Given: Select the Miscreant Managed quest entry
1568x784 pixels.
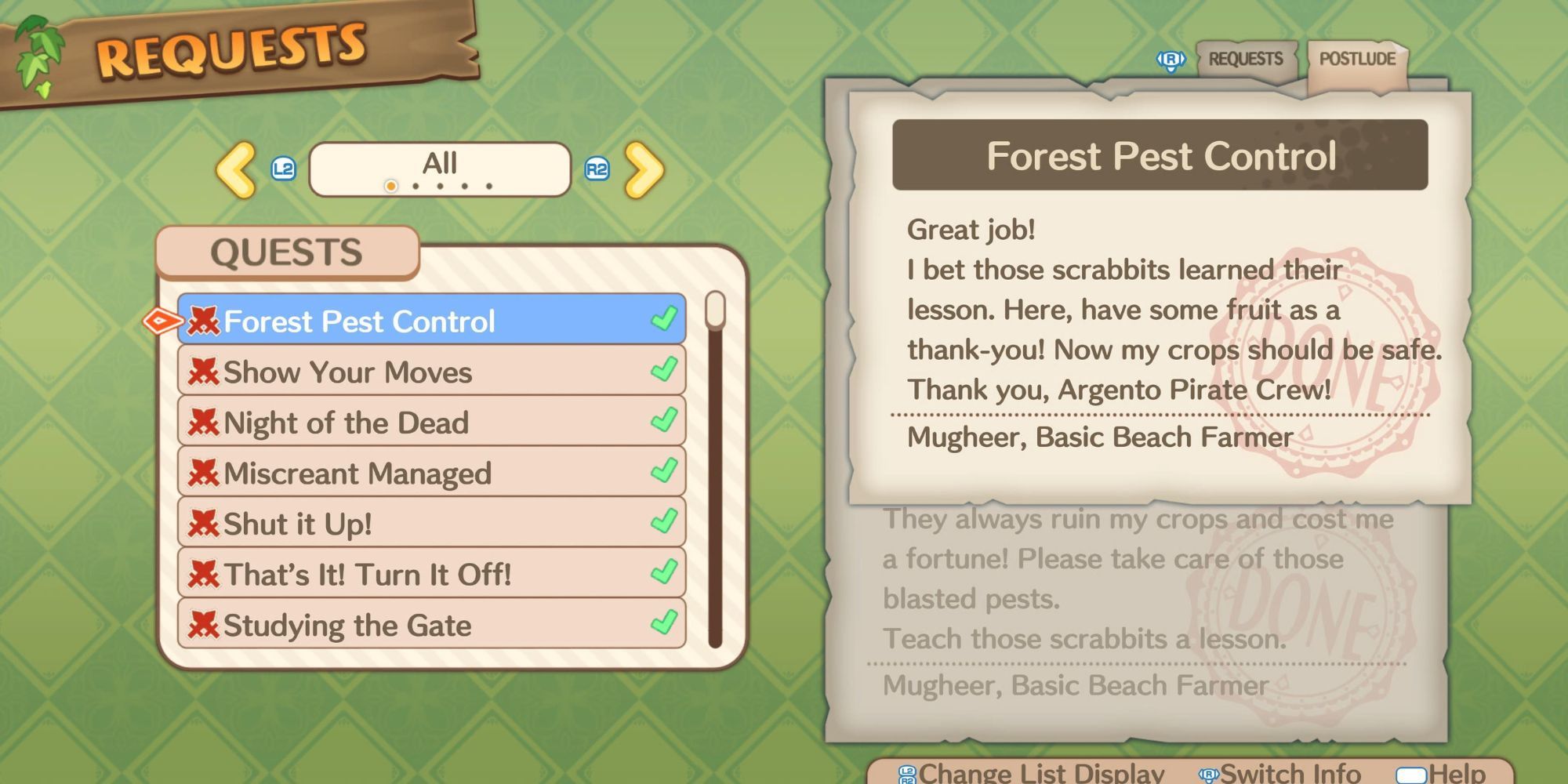Looking at the screenshot, I should (x=431, y=472).
